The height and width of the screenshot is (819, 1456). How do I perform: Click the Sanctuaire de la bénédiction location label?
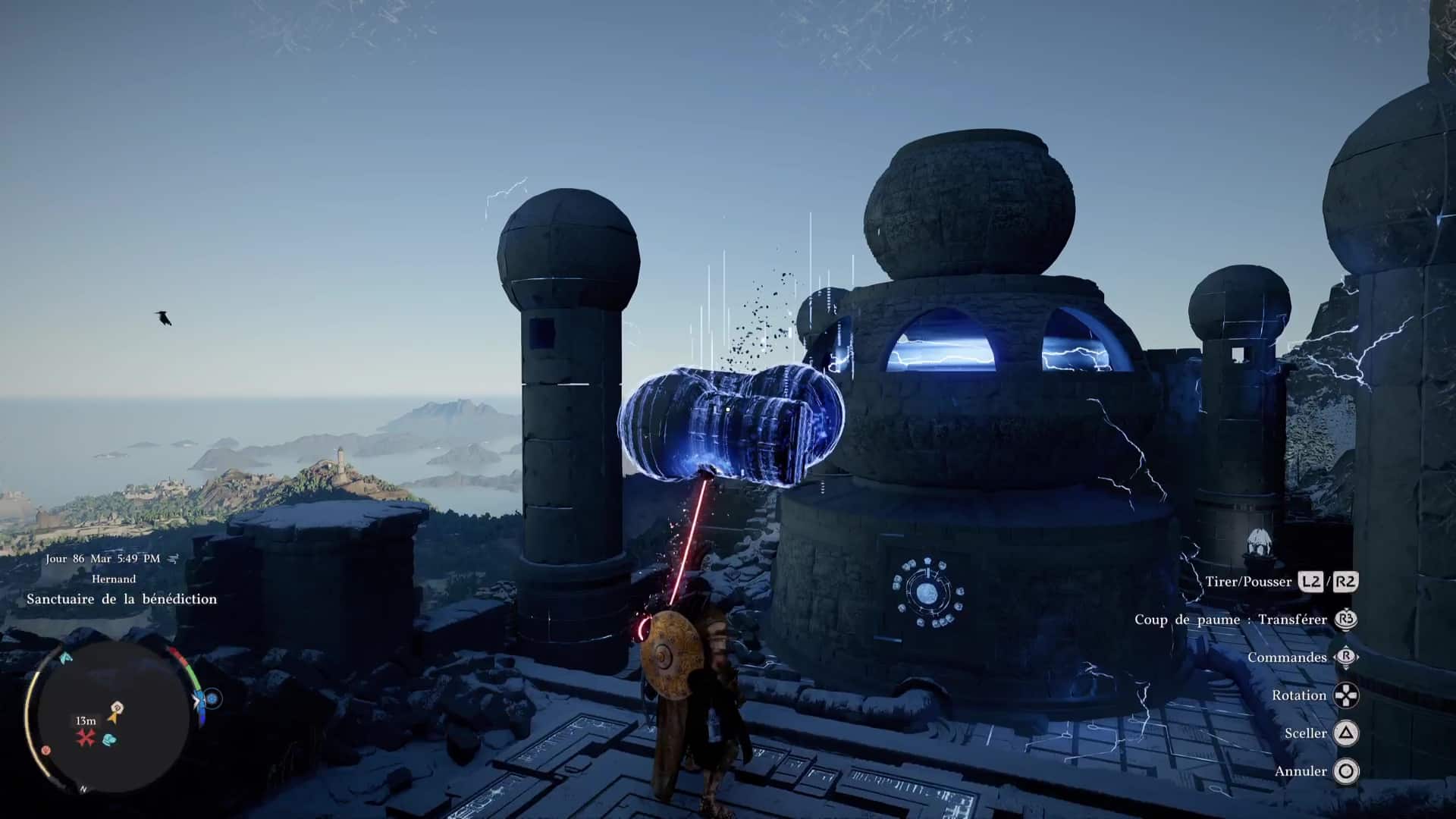pyautogui.click(x=121, y=599)
